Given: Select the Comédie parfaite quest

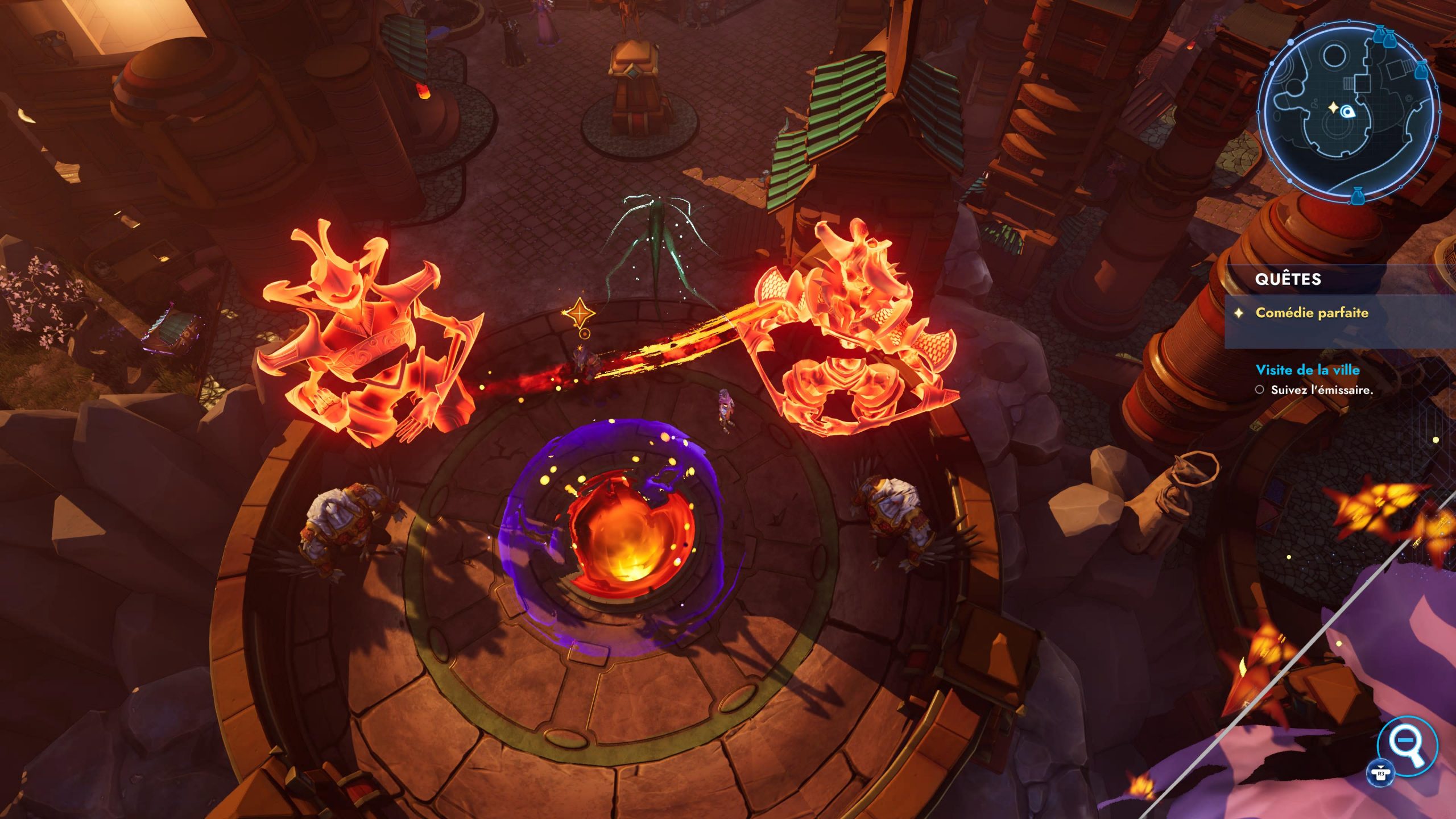Looking at the screenshot, I should (x=1312, y=313).
